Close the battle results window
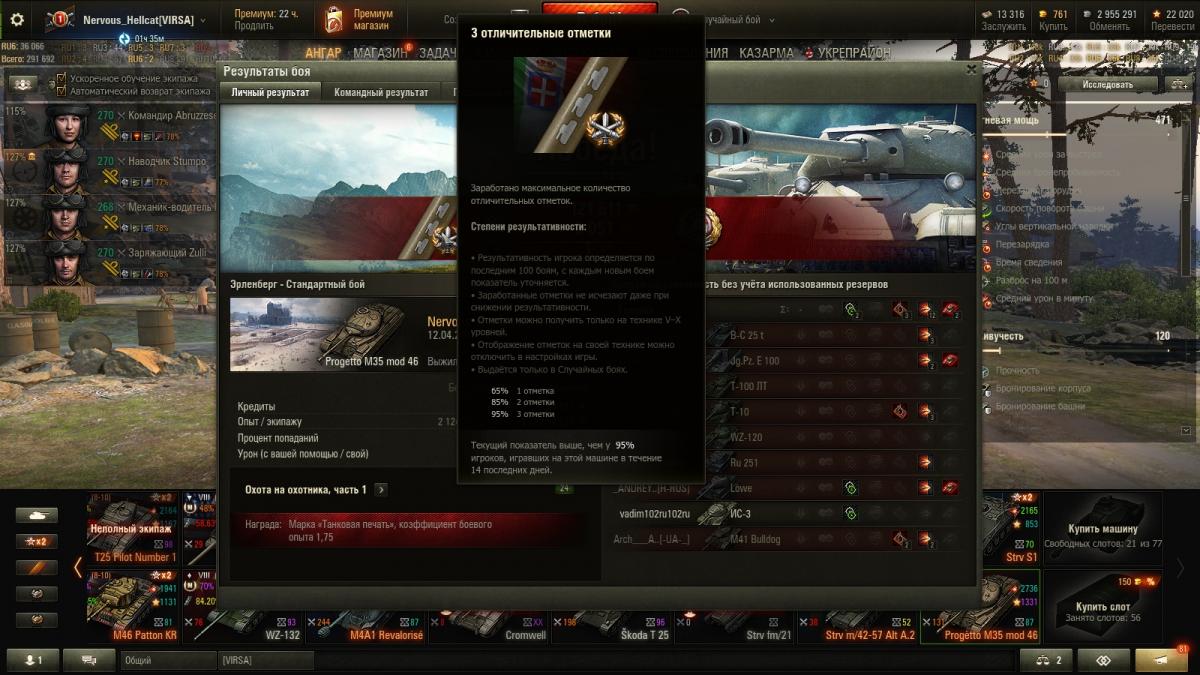The width and height of the screenshot is (1200, 675). (970, 70)
